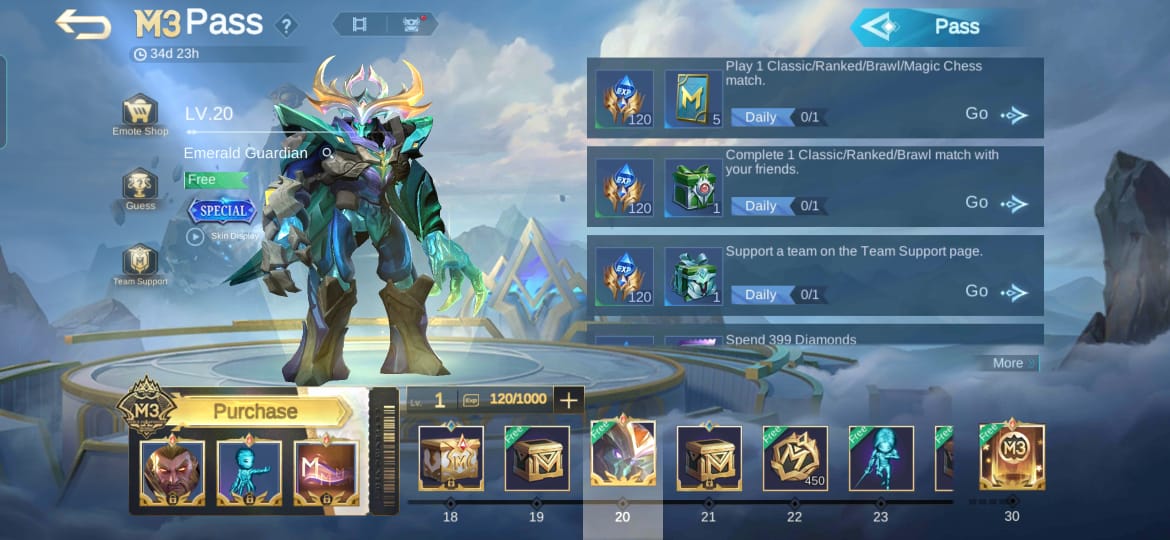Select the level 21 locked chest reward
This screenshot has height=540, width=1170.
(709, 458)
